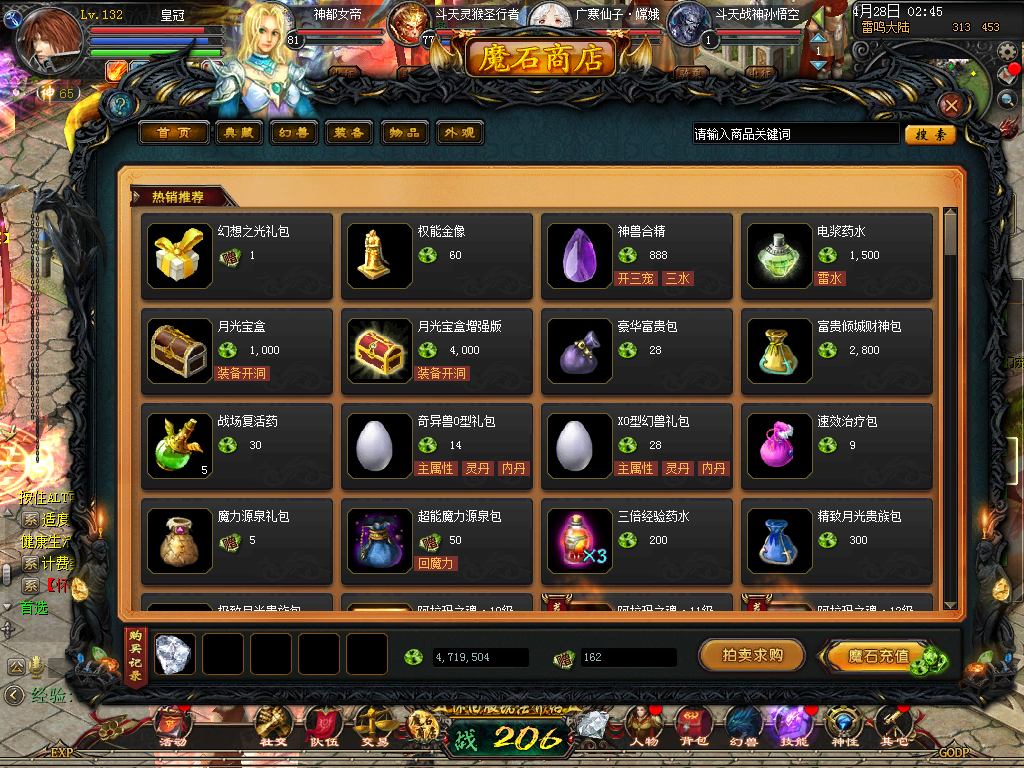Screen dimensions: 1024x768
Task: Select the 战场复活药 green potion
Action: tap(180, 446)
